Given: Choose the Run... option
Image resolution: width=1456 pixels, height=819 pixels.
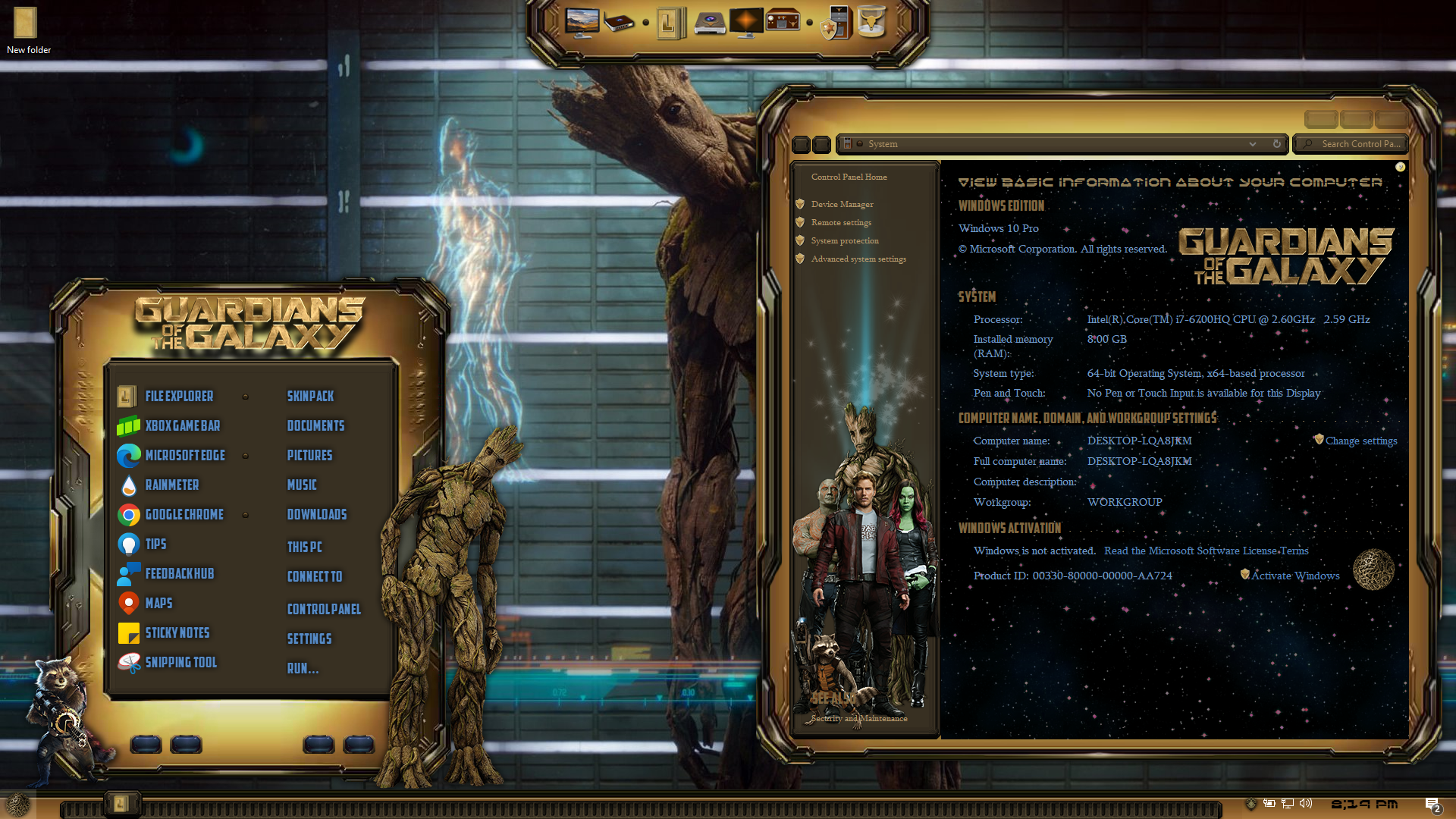Looking at the screenshot, I should 303,668.
